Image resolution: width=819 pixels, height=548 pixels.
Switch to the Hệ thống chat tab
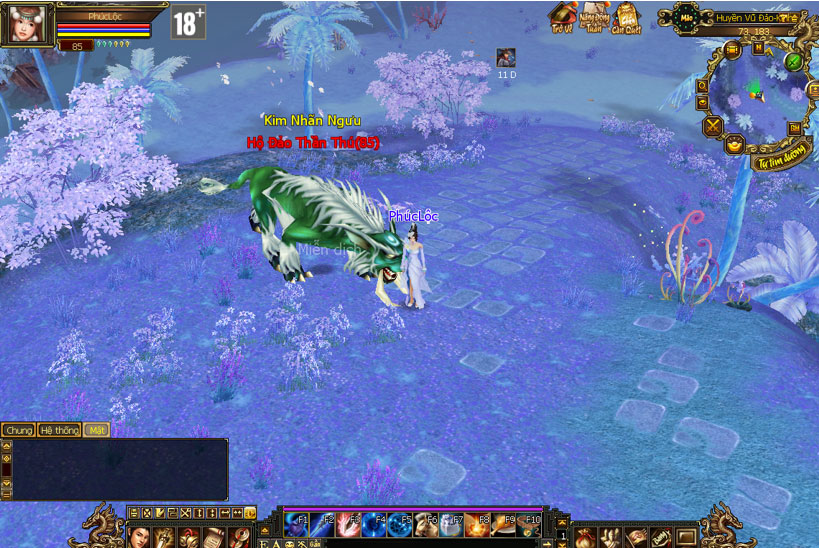click(59, 430)
